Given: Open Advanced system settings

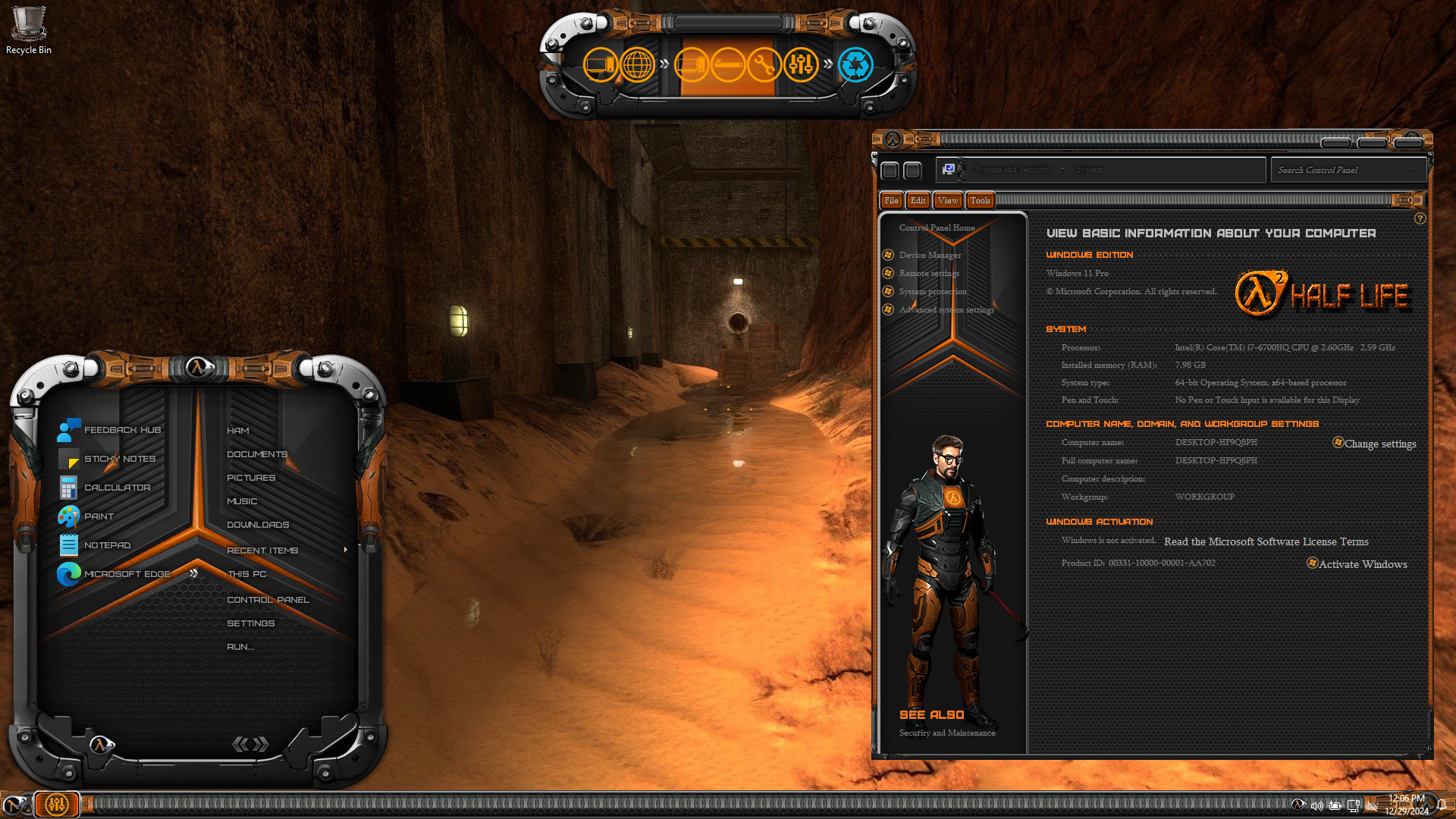Looking at the screenshot, I should click(946, 309).
